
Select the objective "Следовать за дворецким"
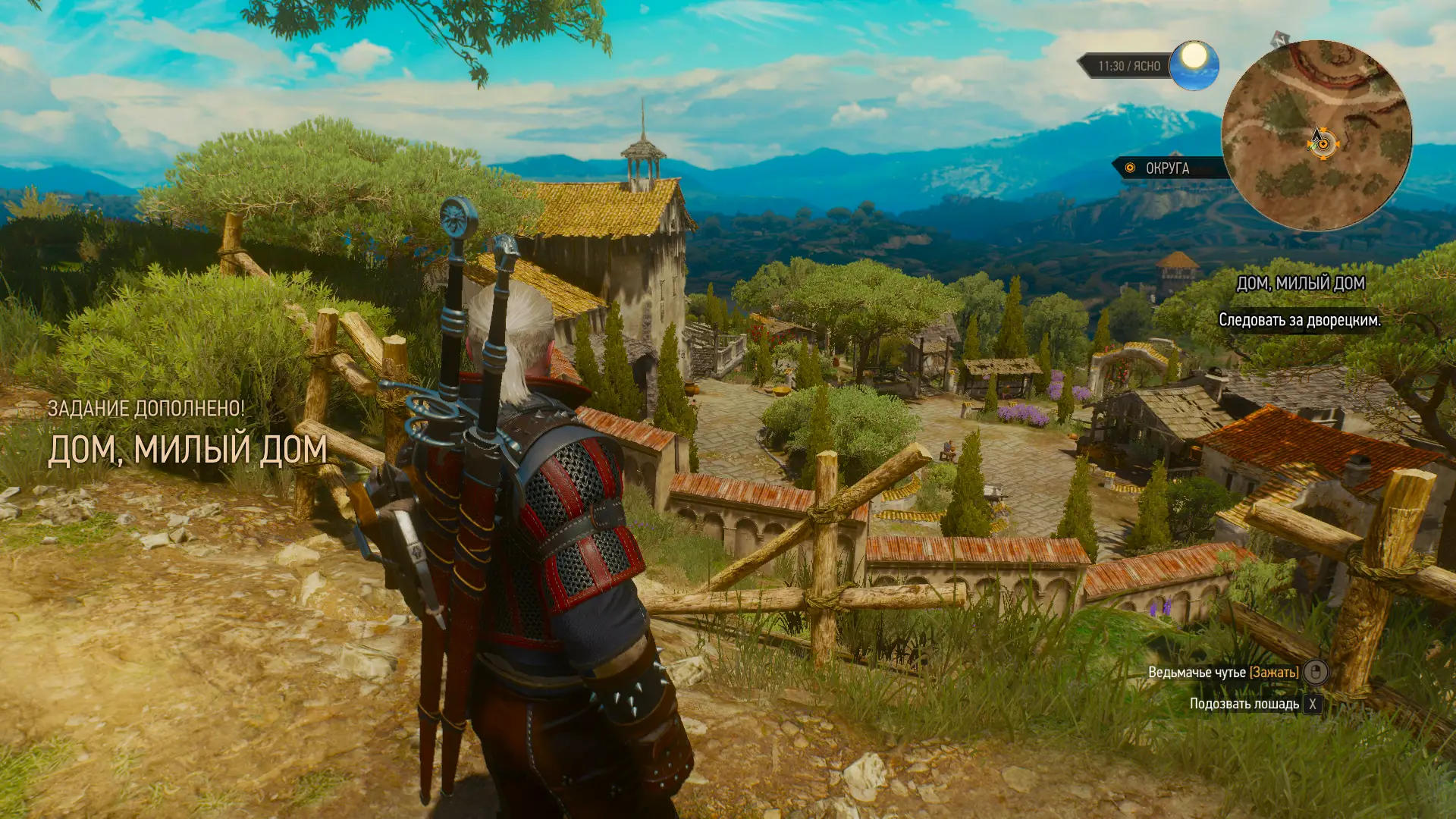[1299, 321]
